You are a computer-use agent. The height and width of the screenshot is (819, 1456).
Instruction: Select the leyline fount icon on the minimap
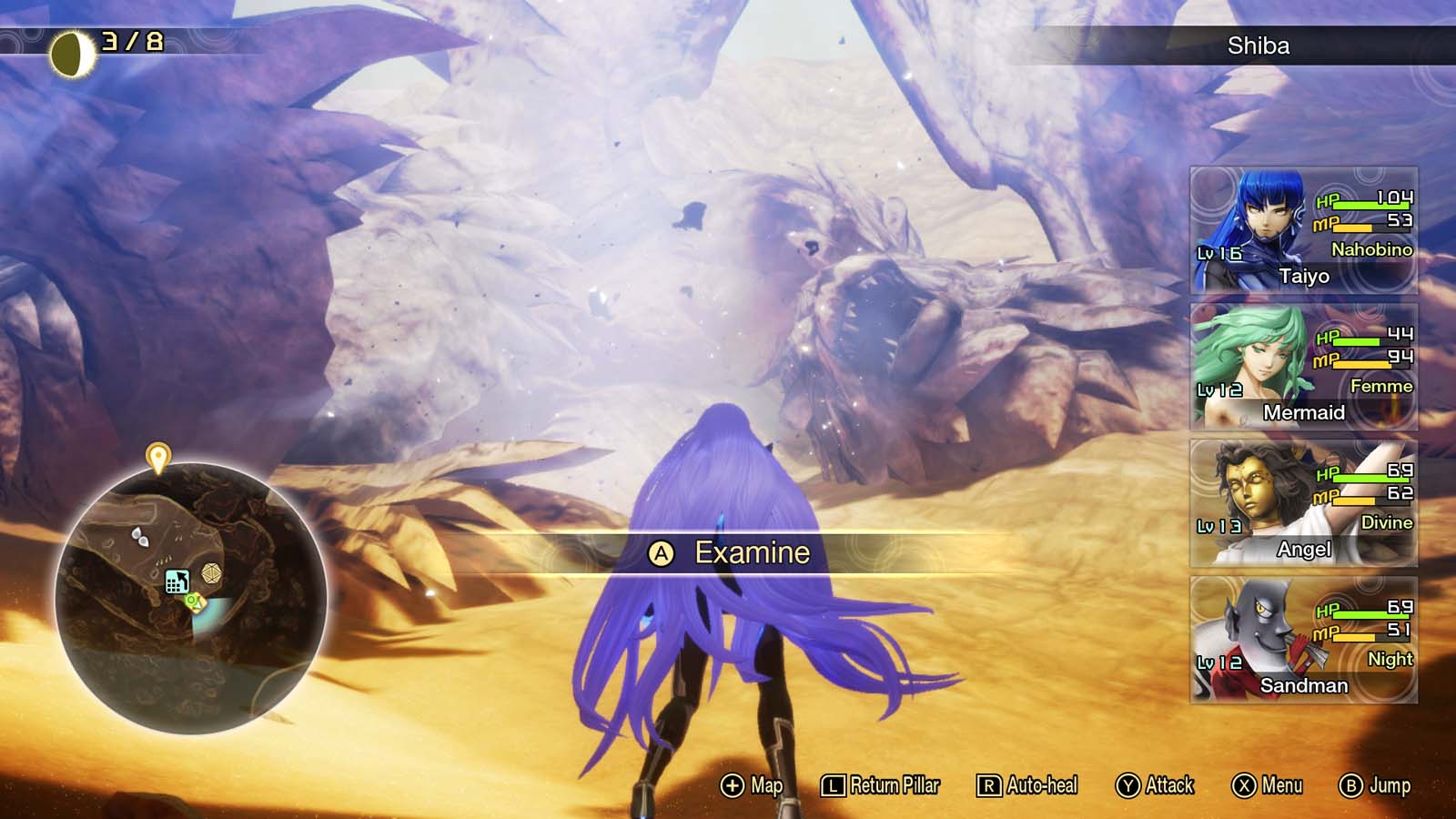[177, 580]
